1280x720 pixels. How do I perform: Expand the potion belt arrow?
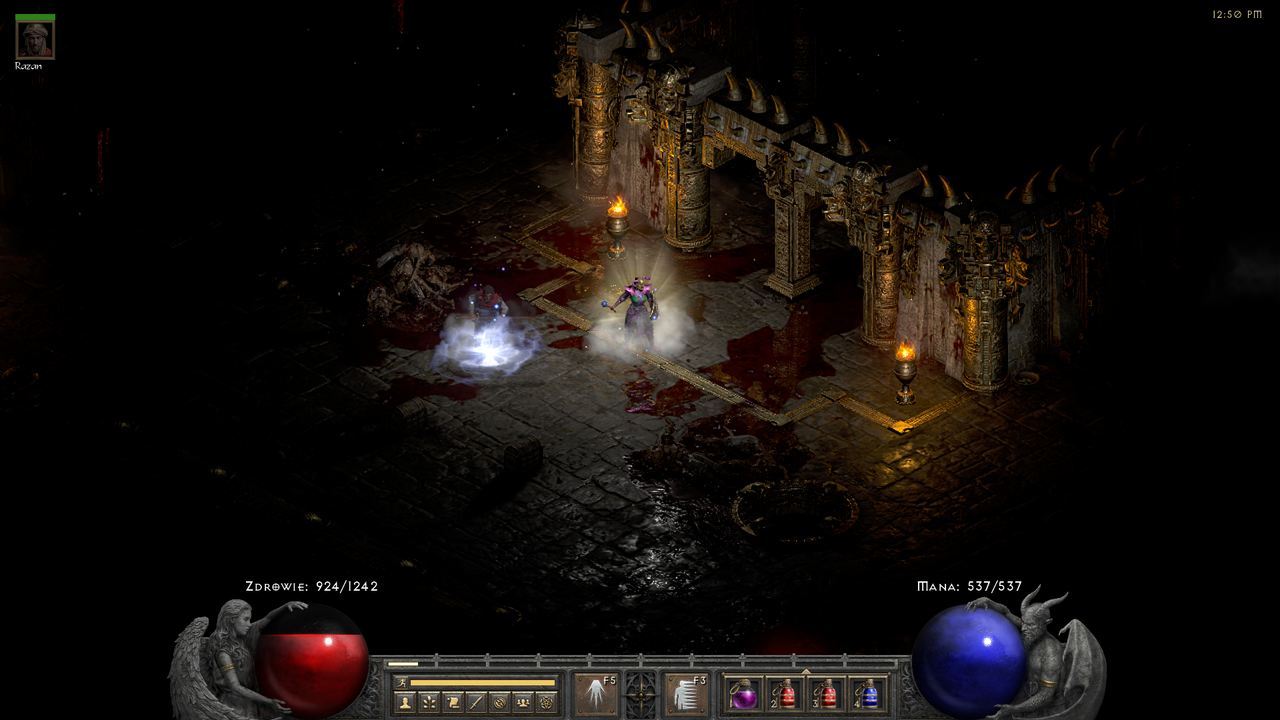806,670
